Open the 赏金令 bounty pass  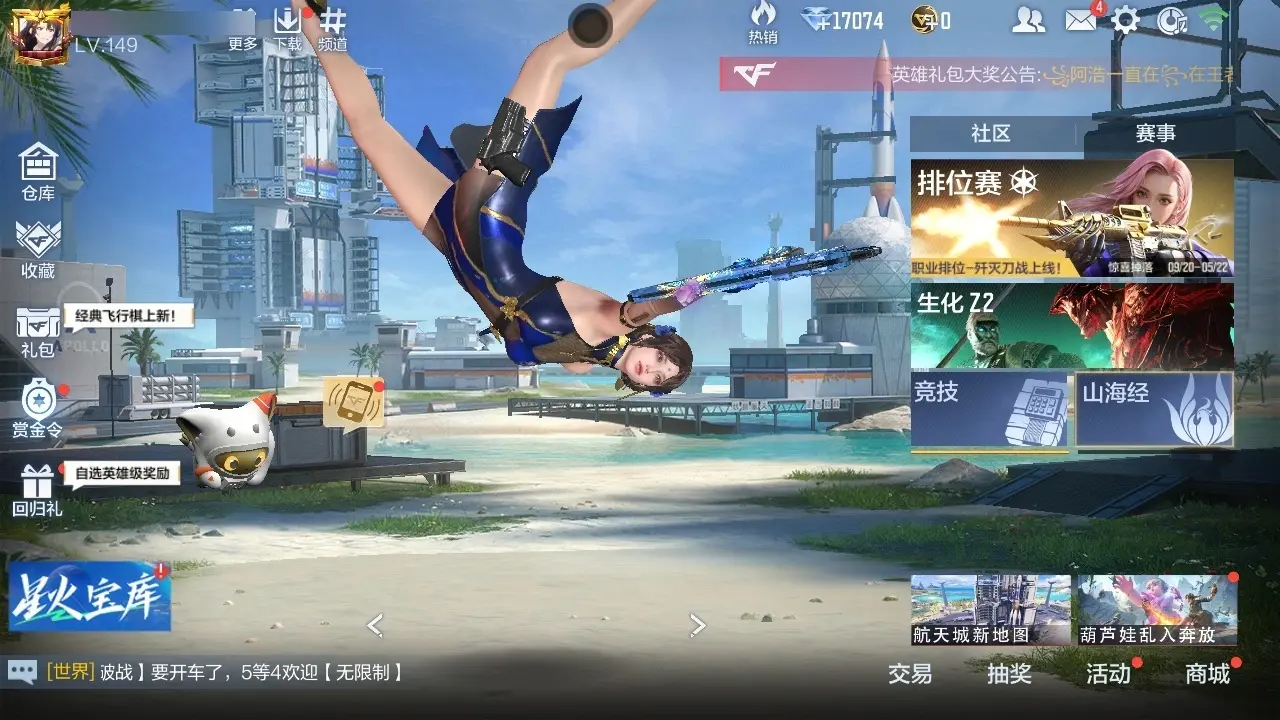pos(38,408)
